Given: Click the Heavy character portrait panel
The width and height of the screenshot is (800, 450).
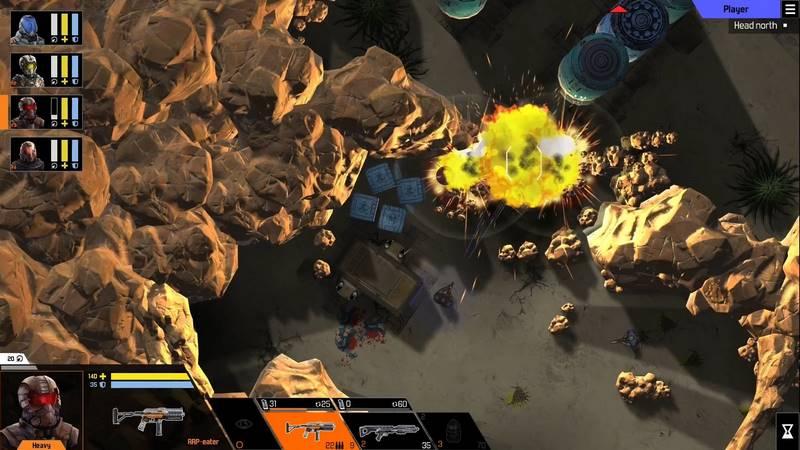Looking at the screenshot, I should 41,410.
